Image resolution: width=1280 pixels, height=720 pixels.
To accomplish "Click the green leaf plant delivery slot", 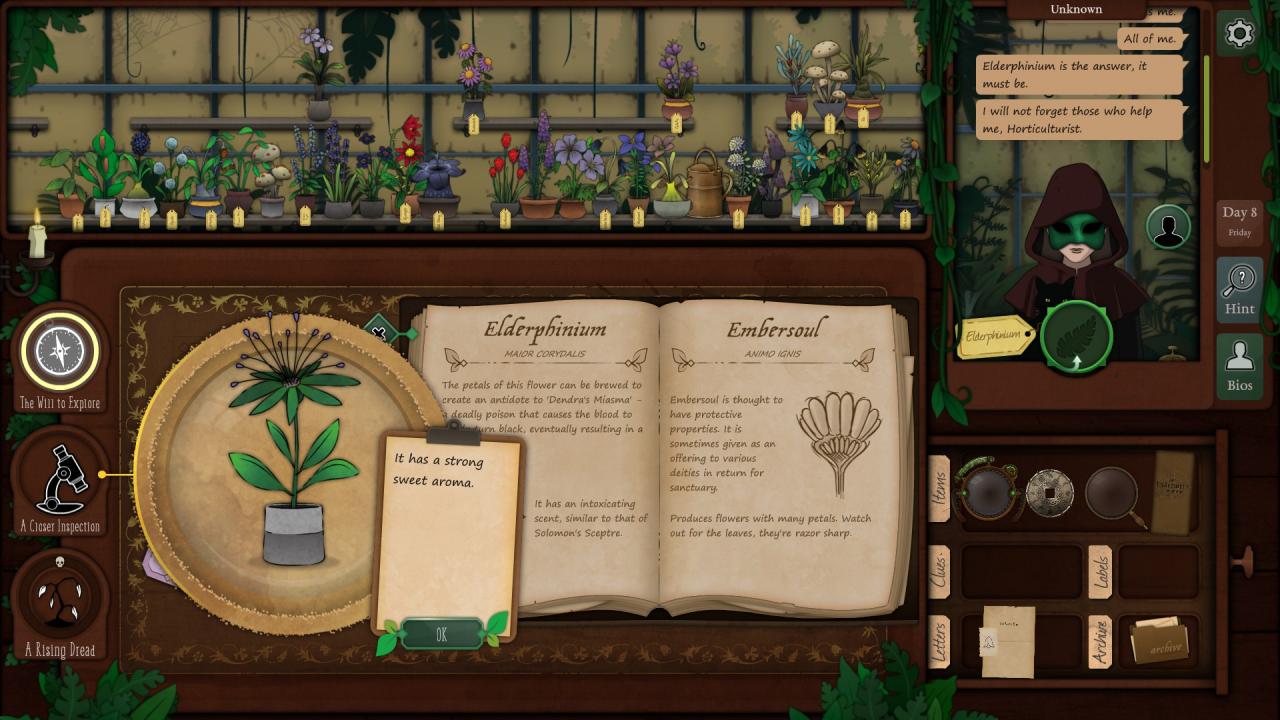I will [x=1076, y=337].
